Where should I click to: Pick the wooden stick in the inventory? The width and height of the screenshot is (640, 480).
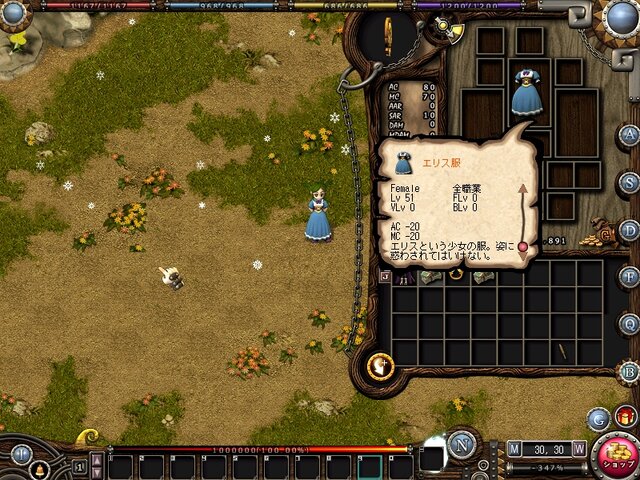tap(562, 352)
